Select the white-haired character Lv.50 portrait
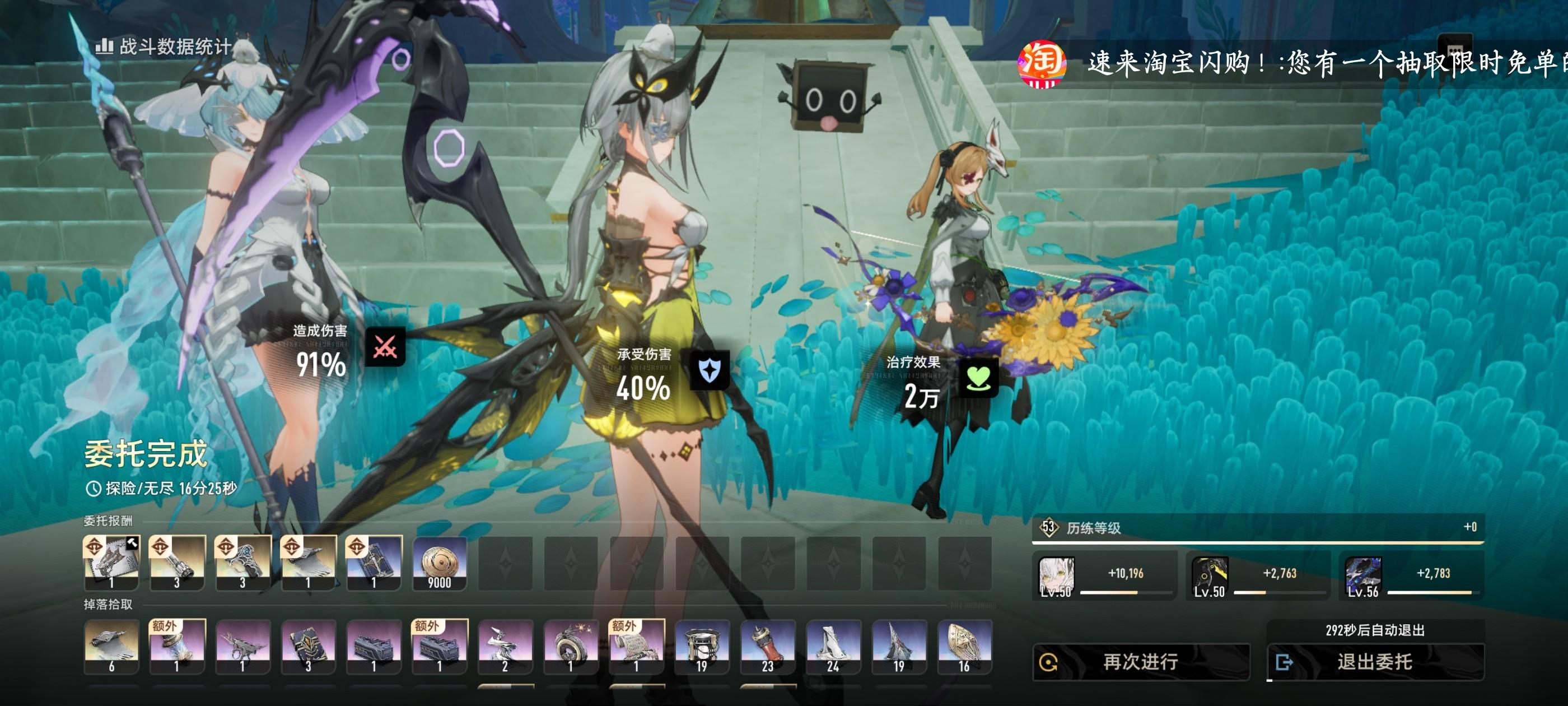This screenshot has height=706, width=1568. pyautogui.click(x=1056, y=575)
